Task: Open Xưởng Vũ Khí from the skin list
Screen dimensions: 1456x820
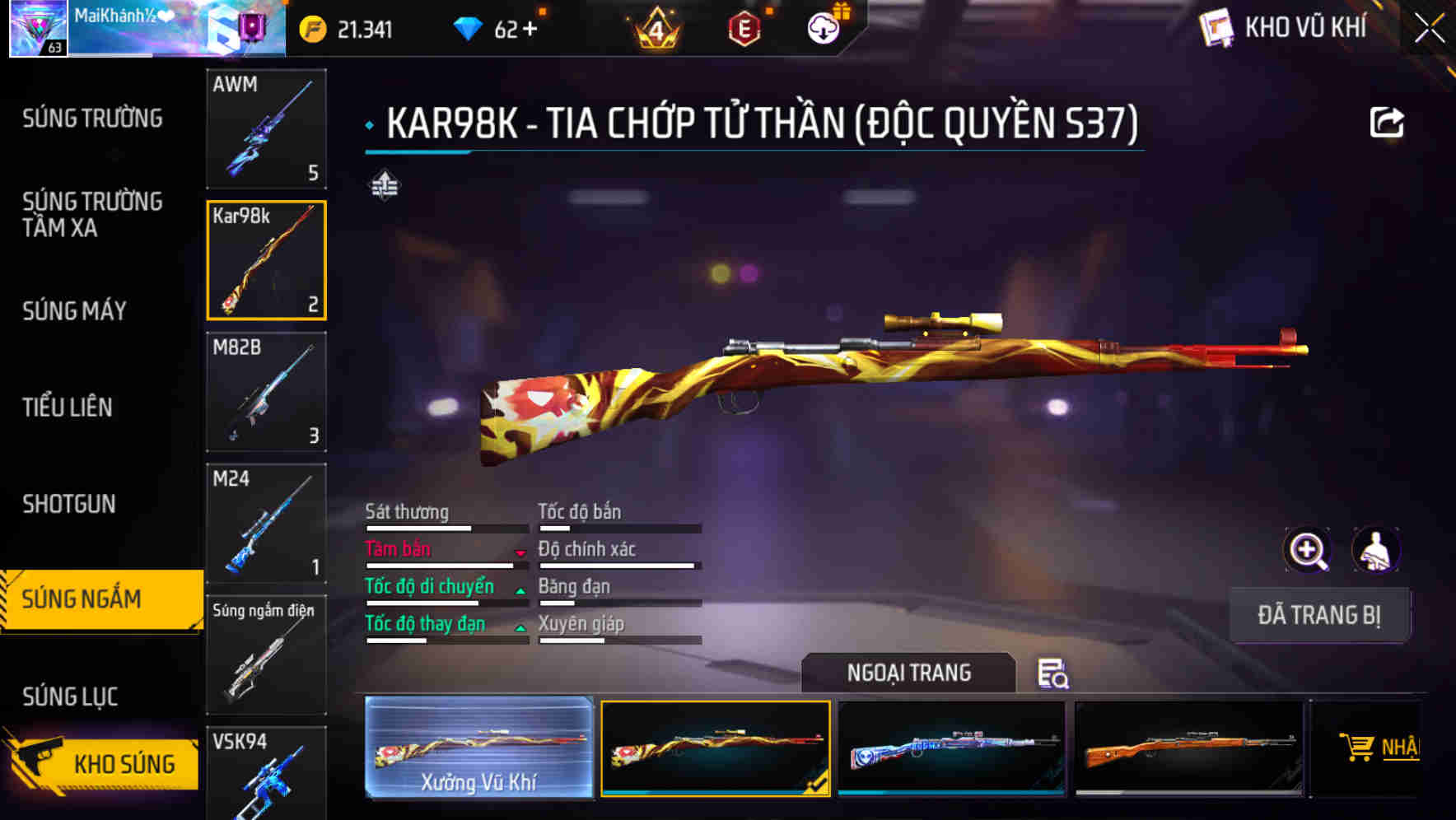Action: coord(478,748)
